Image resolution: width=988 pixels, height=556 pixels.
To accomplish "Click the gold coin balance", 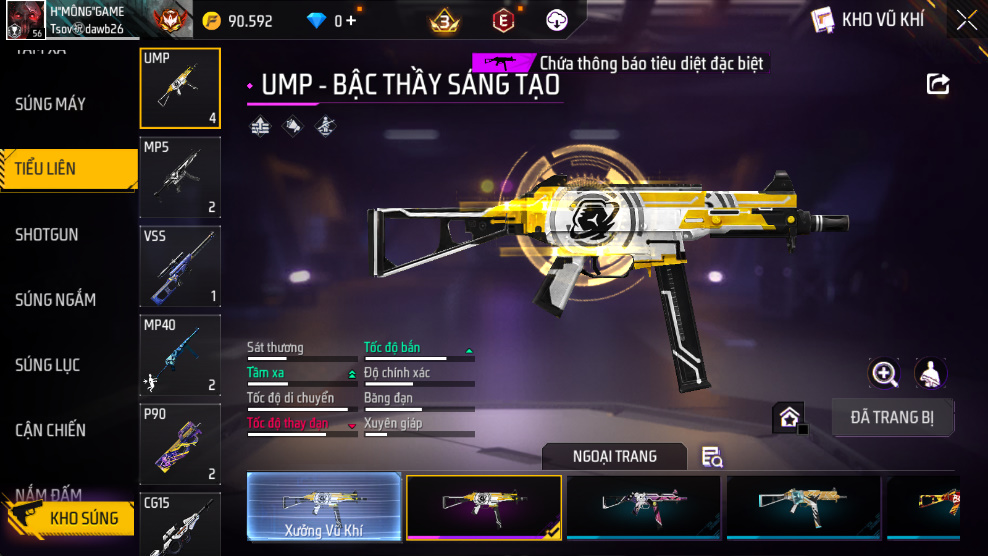I will [238, 20].
